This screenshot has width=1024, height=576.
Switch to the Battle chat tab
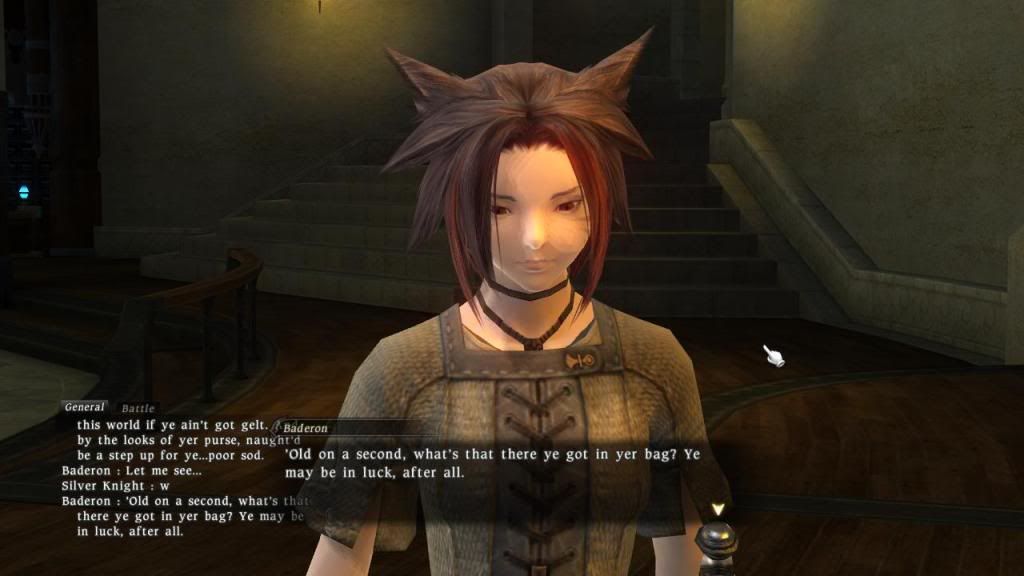click(136, 408)
